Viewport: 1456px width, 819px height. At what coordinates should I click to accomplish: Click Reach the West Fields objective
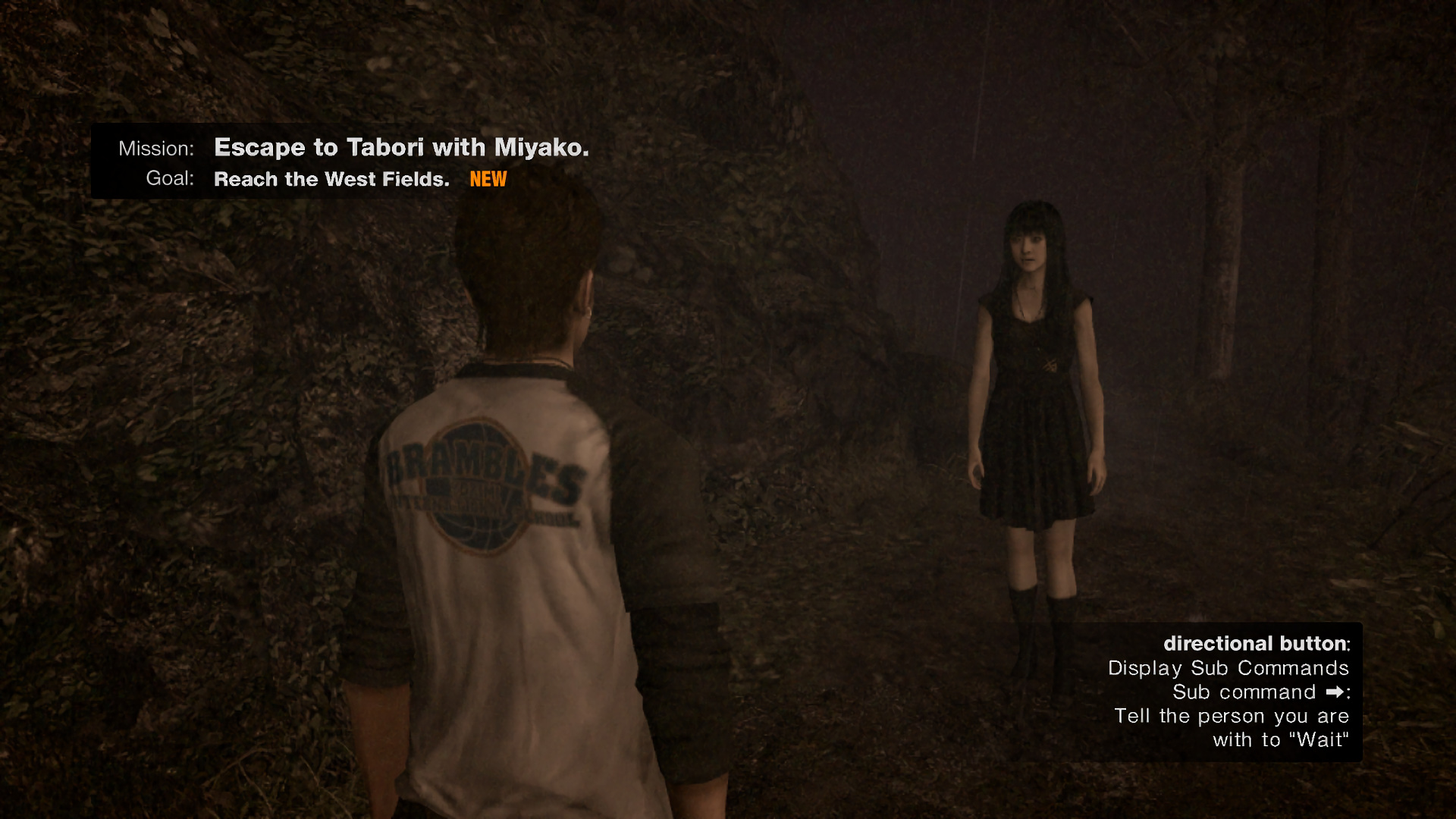coord(330,179)
